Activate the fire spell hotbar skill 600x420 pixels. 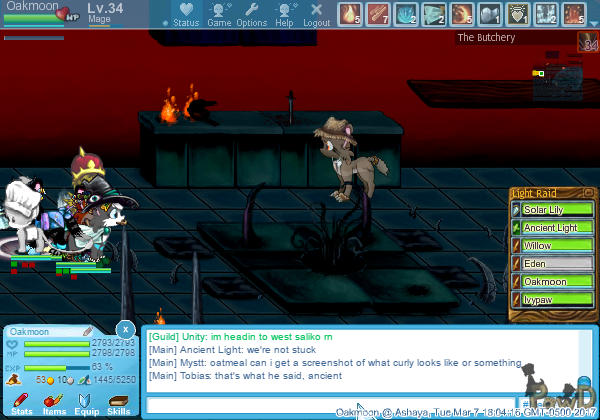point(349,14)
